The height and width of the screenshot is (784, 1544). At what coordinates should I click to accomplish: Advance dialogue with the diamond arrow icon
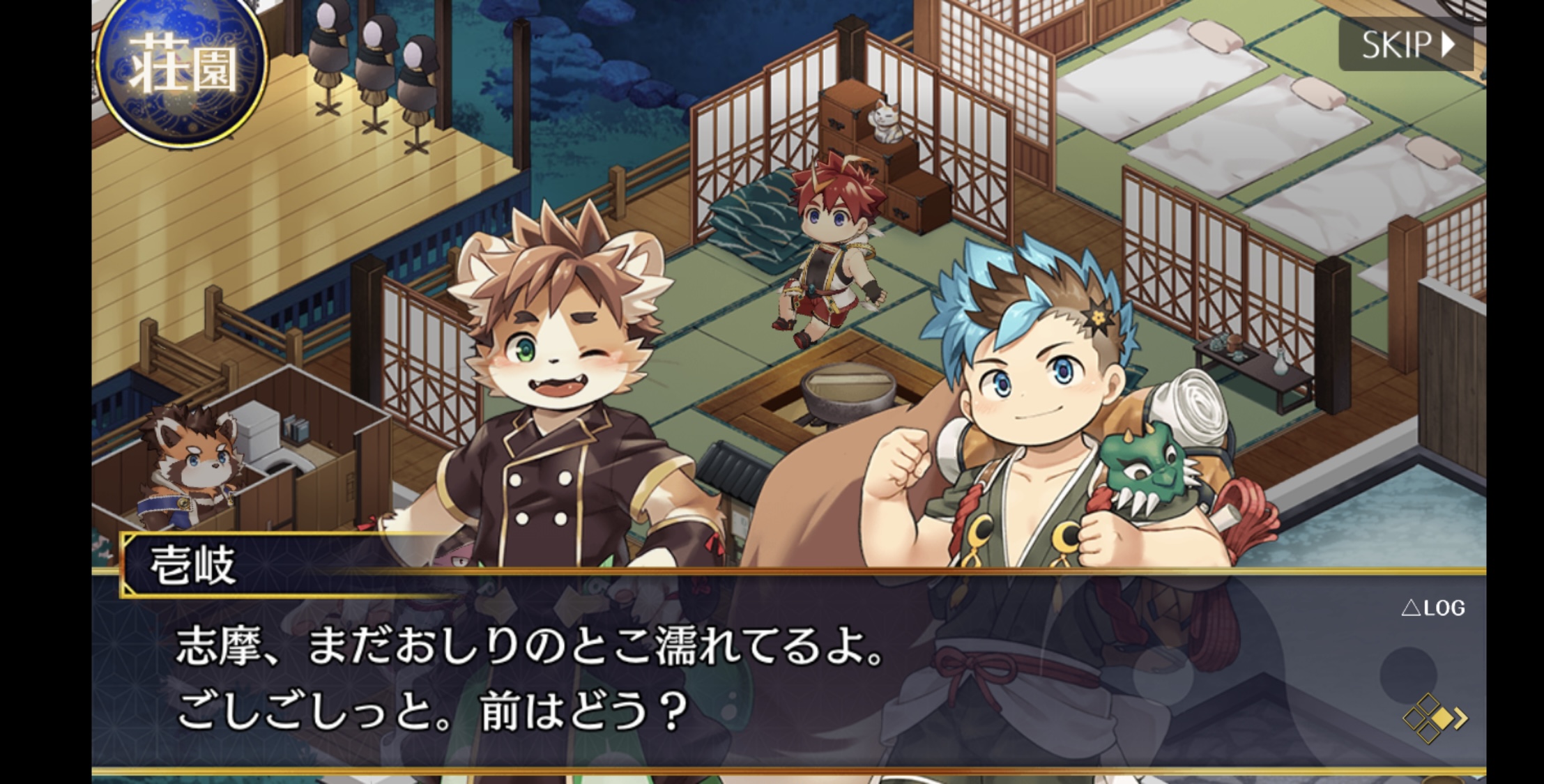1435,718
